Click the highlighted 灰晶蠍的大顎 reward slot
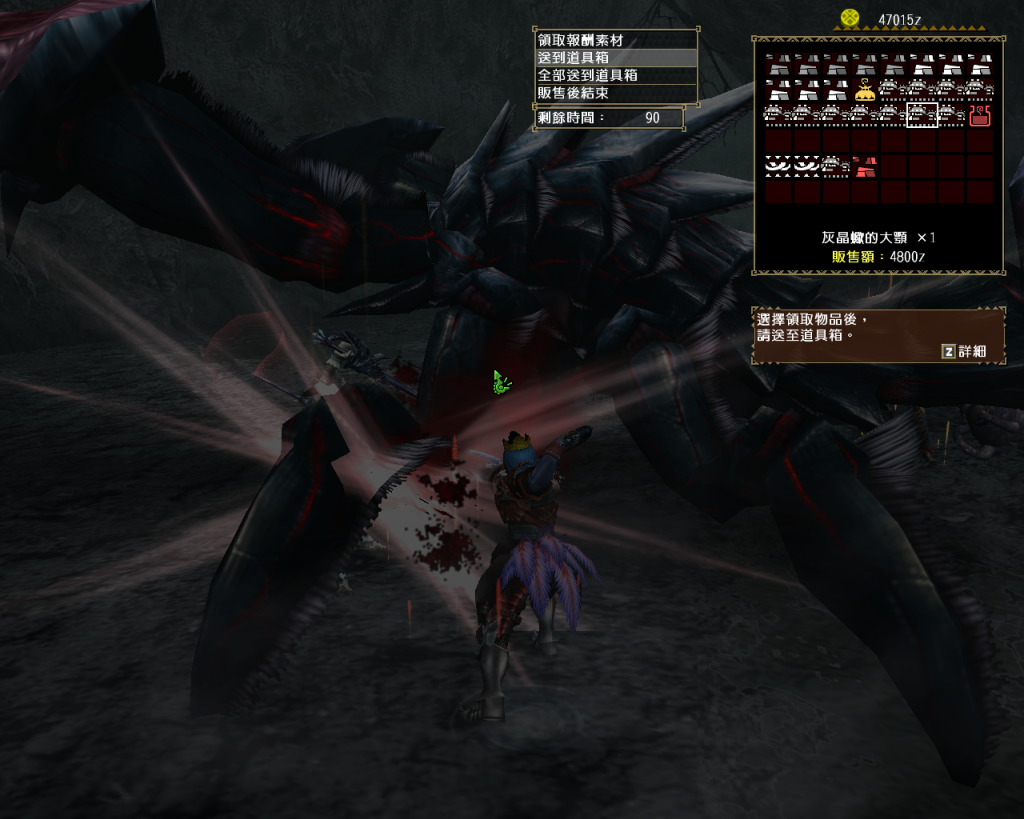 pos(921,116)
